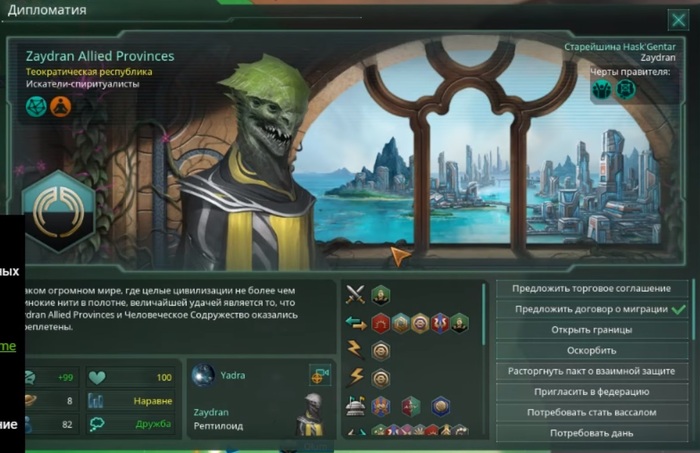Close the diplomacy window
Screen dimensions: 700x453
[x=677, y=19]
